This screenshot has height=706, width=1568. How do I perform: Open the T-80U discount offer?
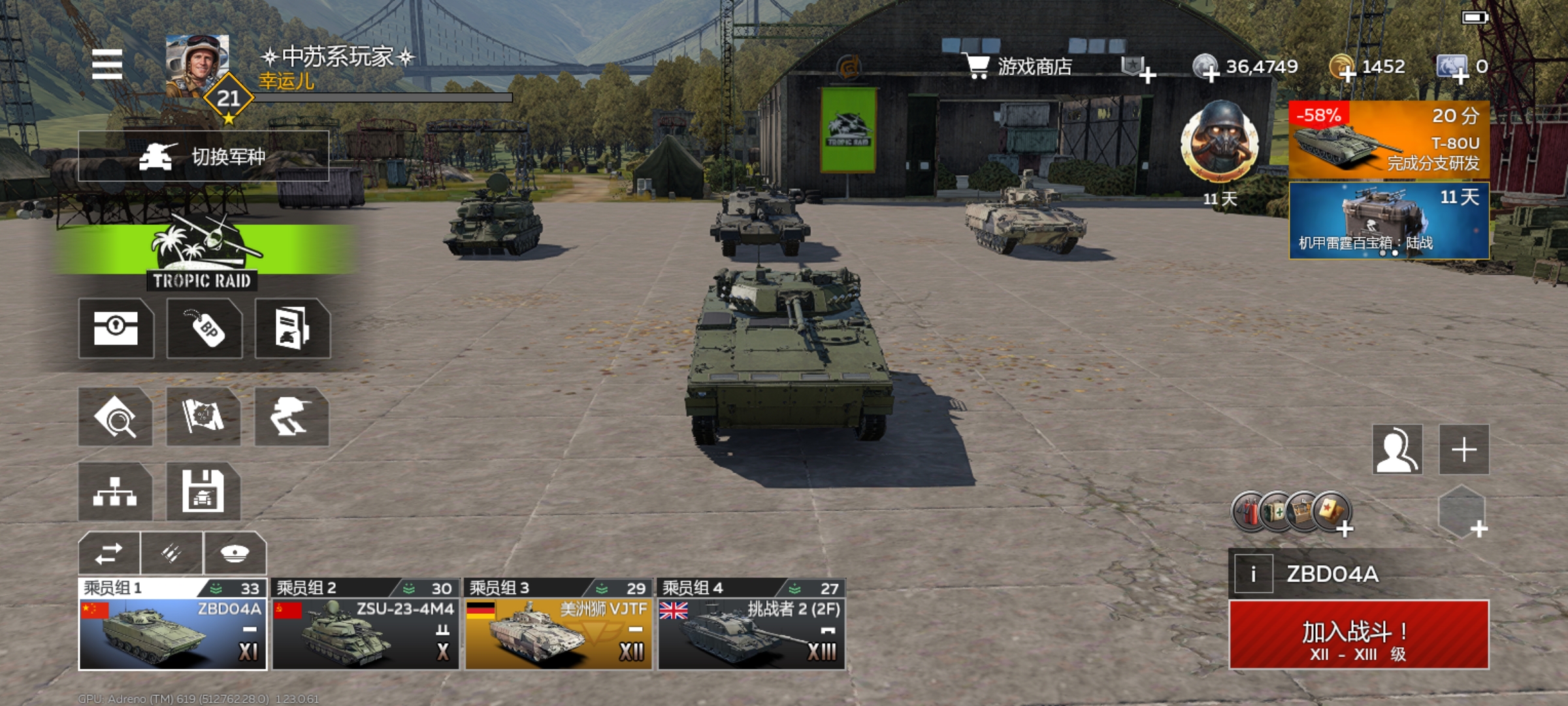(x=1388, y=139)
